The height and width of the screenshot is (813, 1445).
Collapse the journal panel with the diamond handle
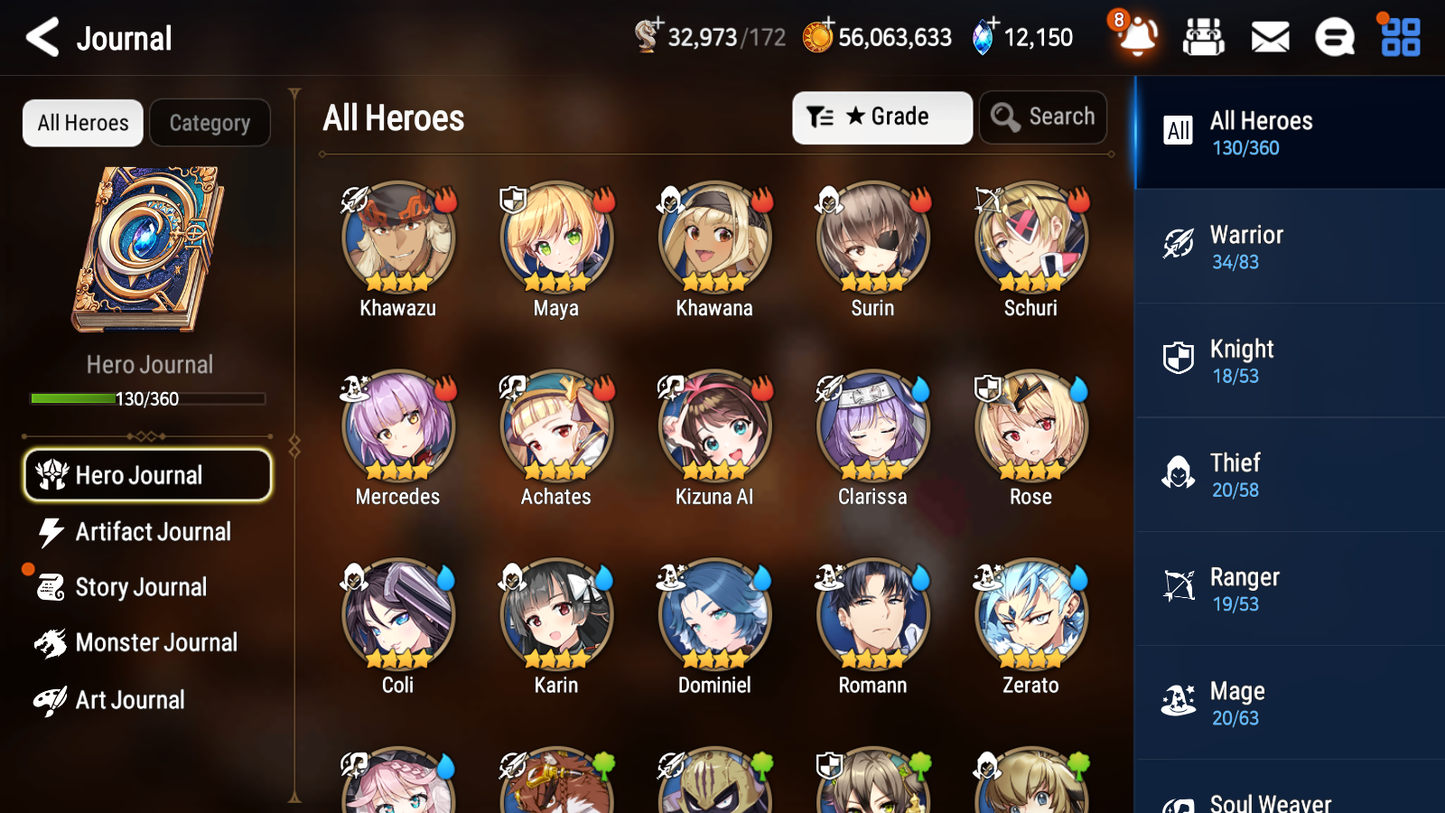[293, 444]
